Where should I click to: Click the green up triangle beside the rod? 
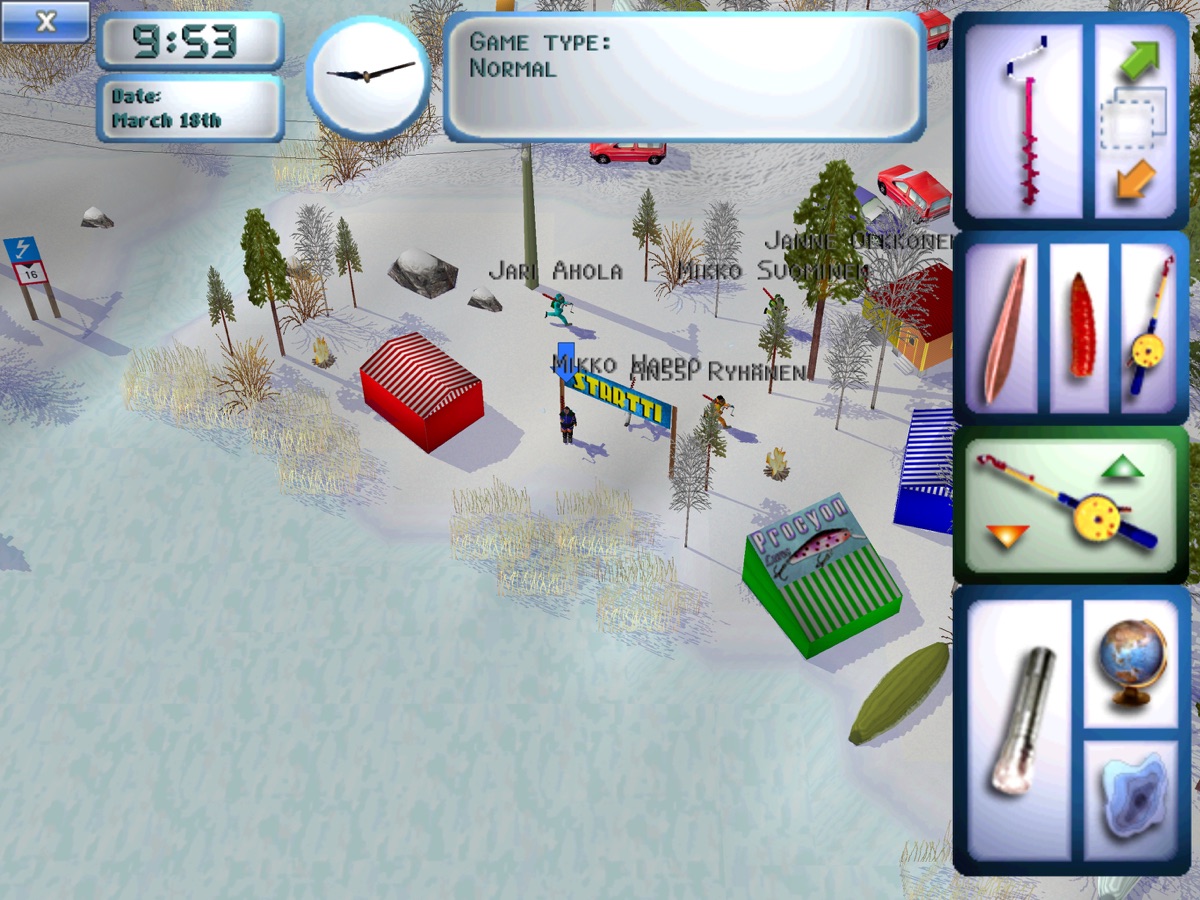pyautogui.click(x=1123, y=467)
